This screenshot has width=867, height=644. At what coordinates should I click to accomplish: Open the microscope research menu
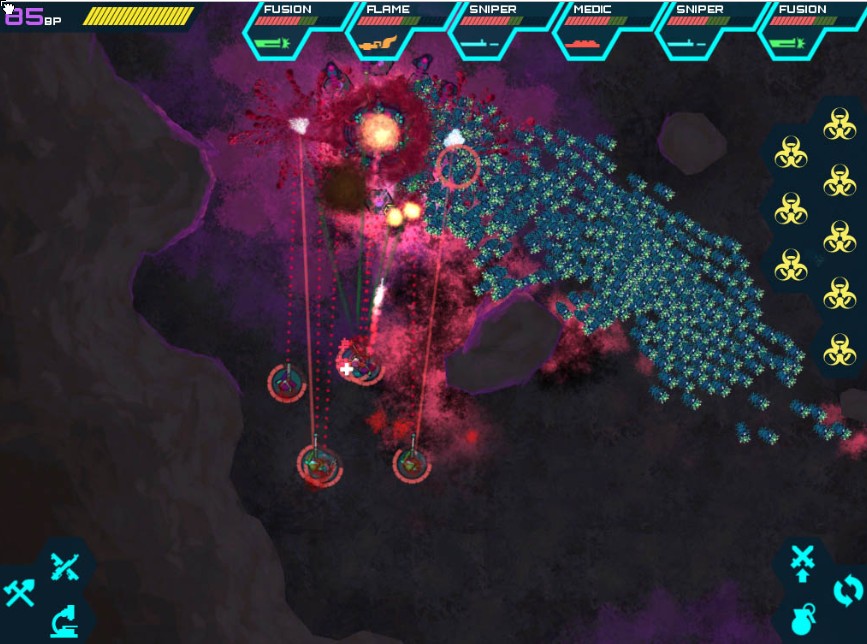(65, 621)
